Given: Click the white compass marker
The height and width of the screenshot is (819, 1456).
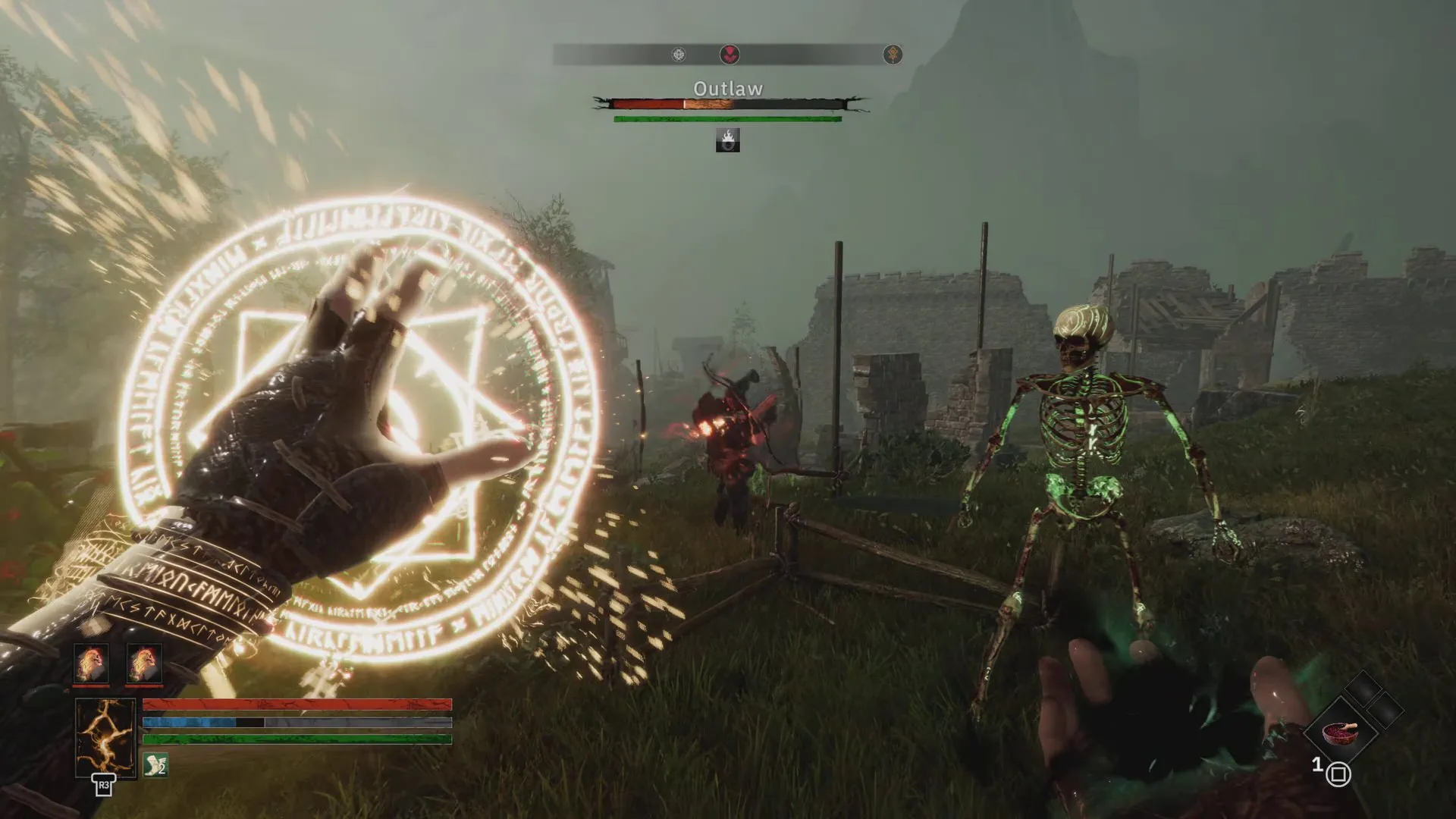Looking at the screenshot, I should coord(679,55).
